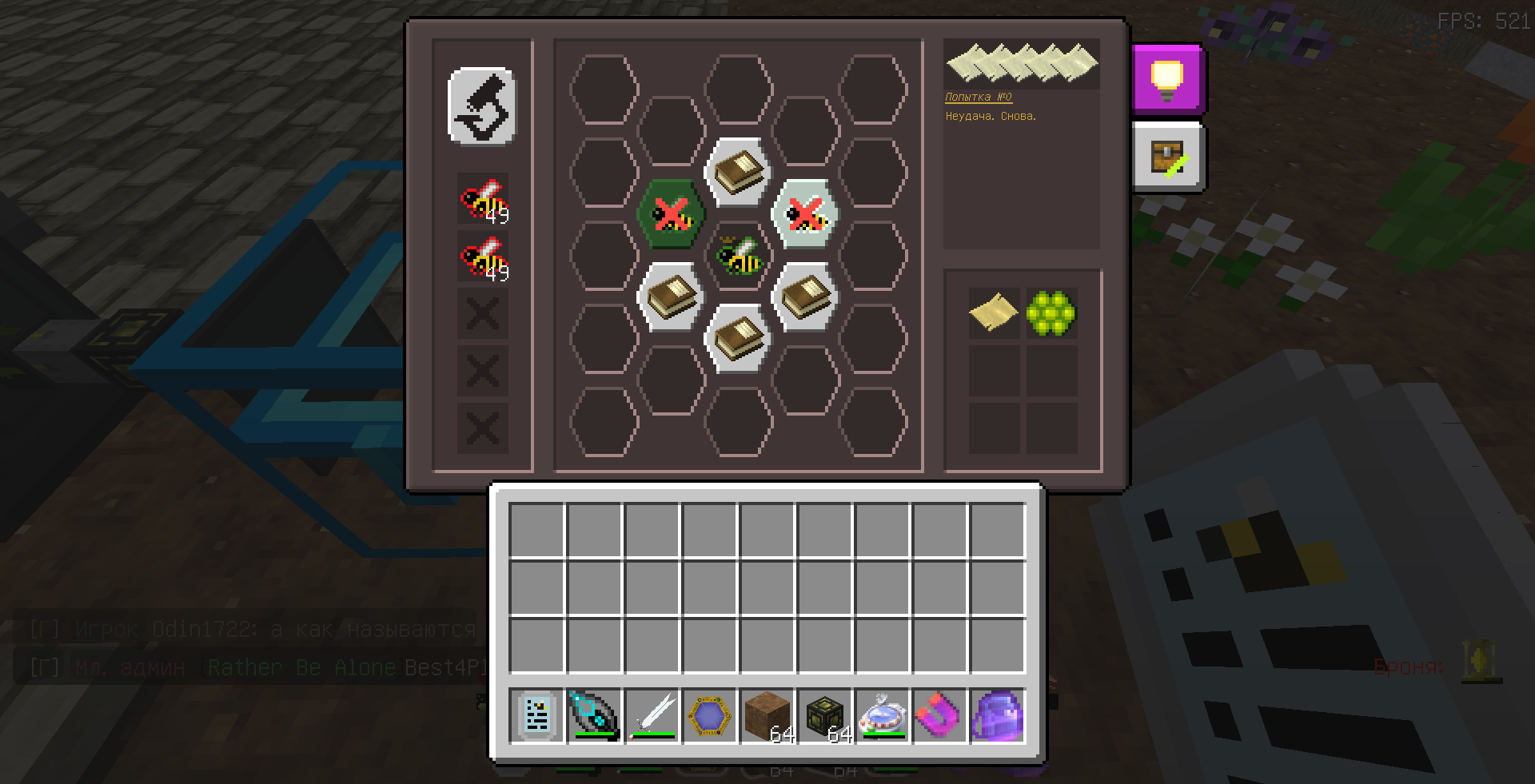Select the gold-rimmed blue hexagon hotbar item
Image resolution: width=1535 pixels, height=784 pixels.
point(710,715)
